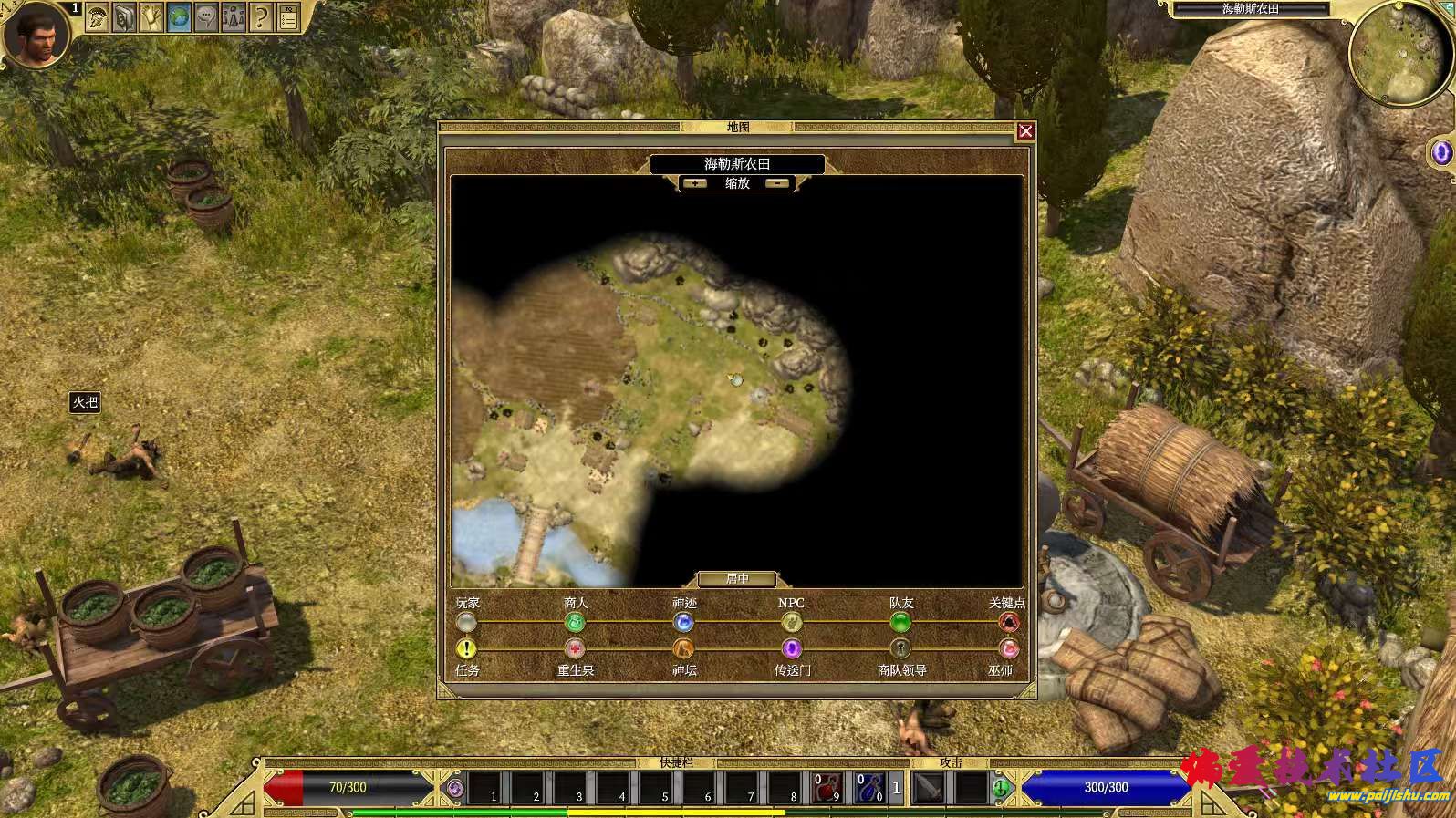This screenshot has width=1456, height=818.
Task: Open the stone tablet skills icon
Action: [125, 16]
